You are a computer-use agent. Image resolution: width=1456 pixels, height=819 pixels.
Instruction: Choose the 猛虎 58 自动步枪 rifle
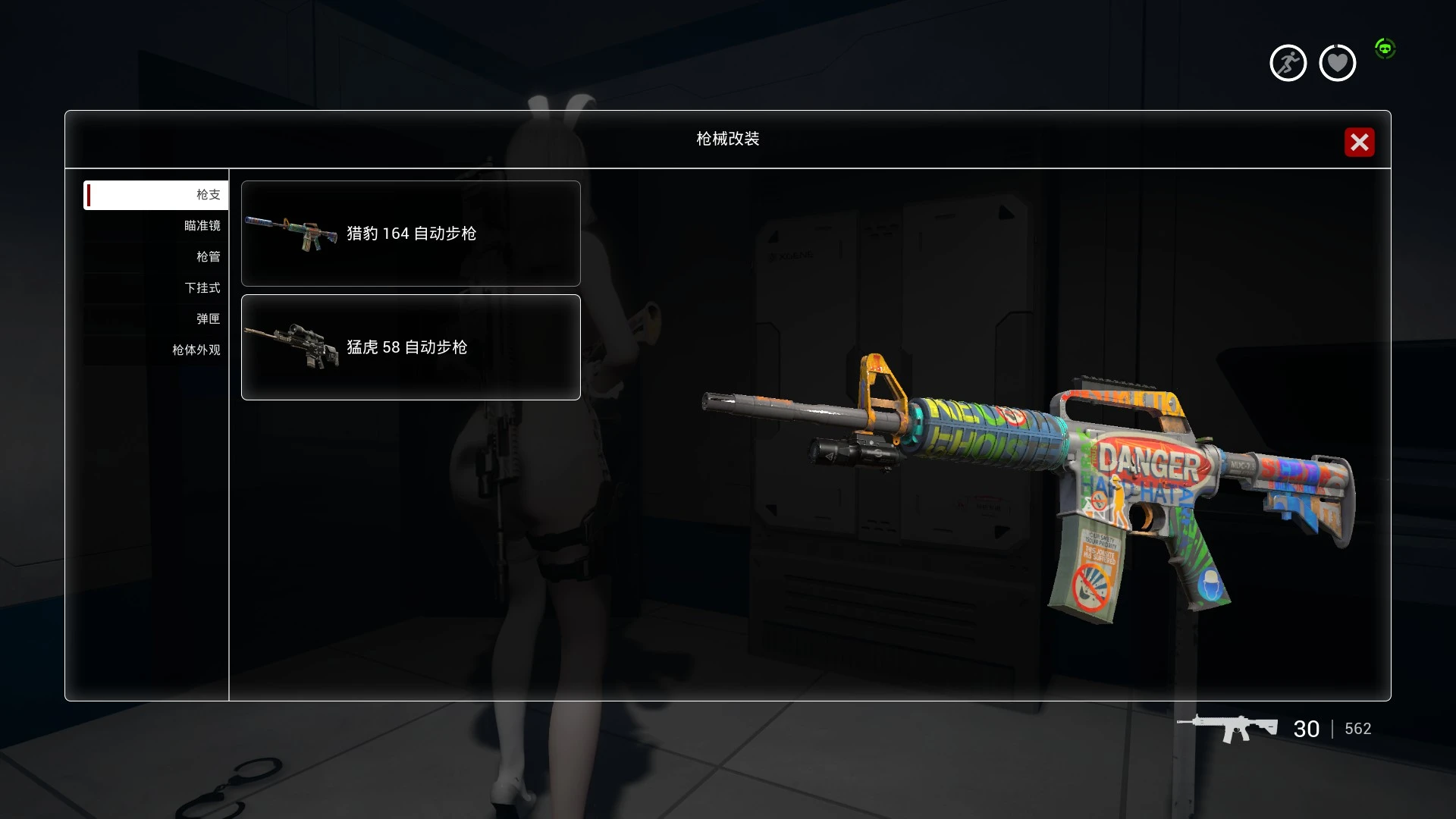[x=410, y=347]
